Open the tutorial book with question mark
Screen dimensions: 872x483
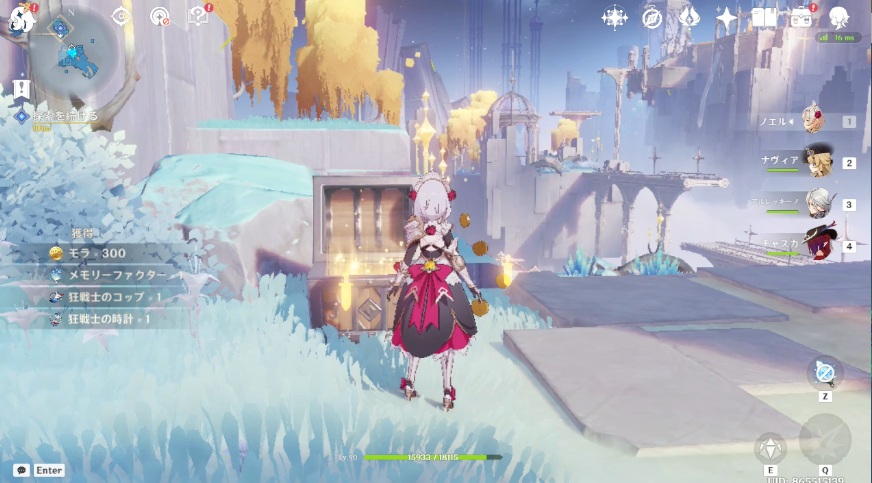pos(198,16)
